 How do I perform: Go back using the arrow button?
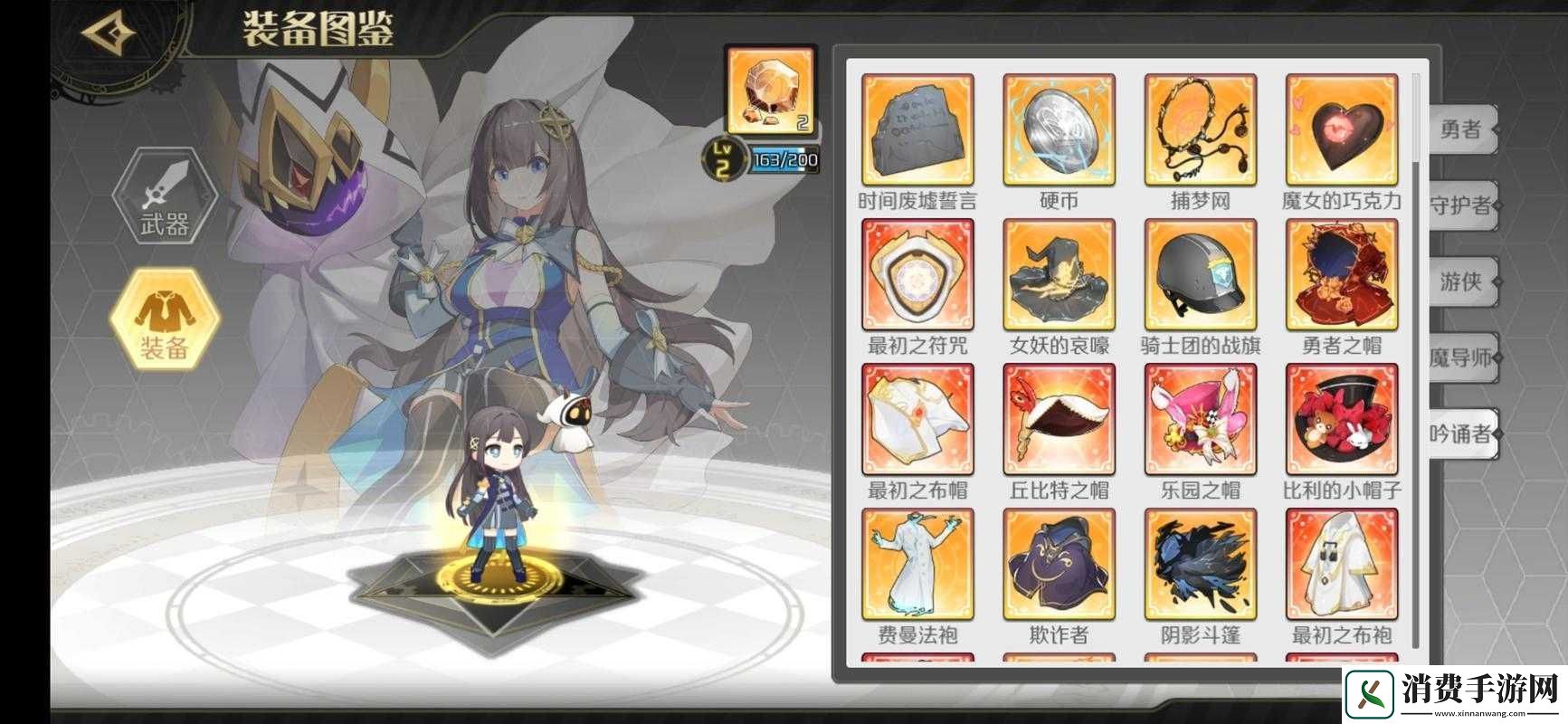pyautogui.click(x=109, y=33)
